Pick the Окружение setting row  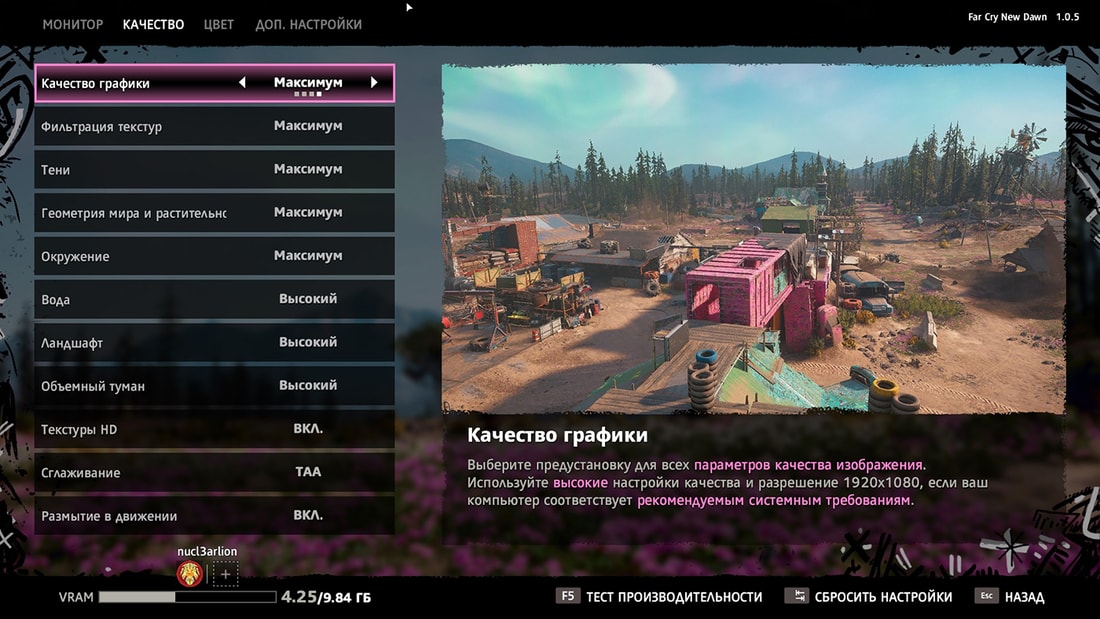(214, 257)
